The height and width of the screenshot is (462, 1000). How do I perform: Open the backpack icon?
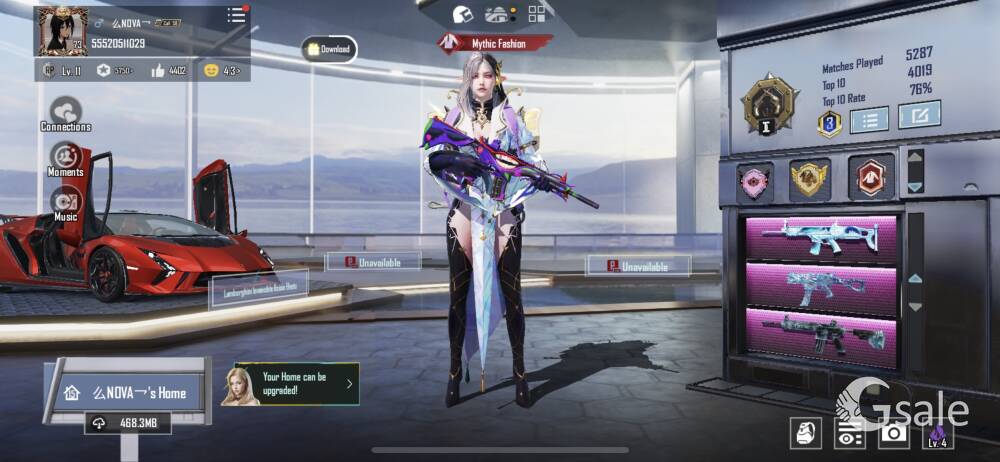tap(807, 432)
